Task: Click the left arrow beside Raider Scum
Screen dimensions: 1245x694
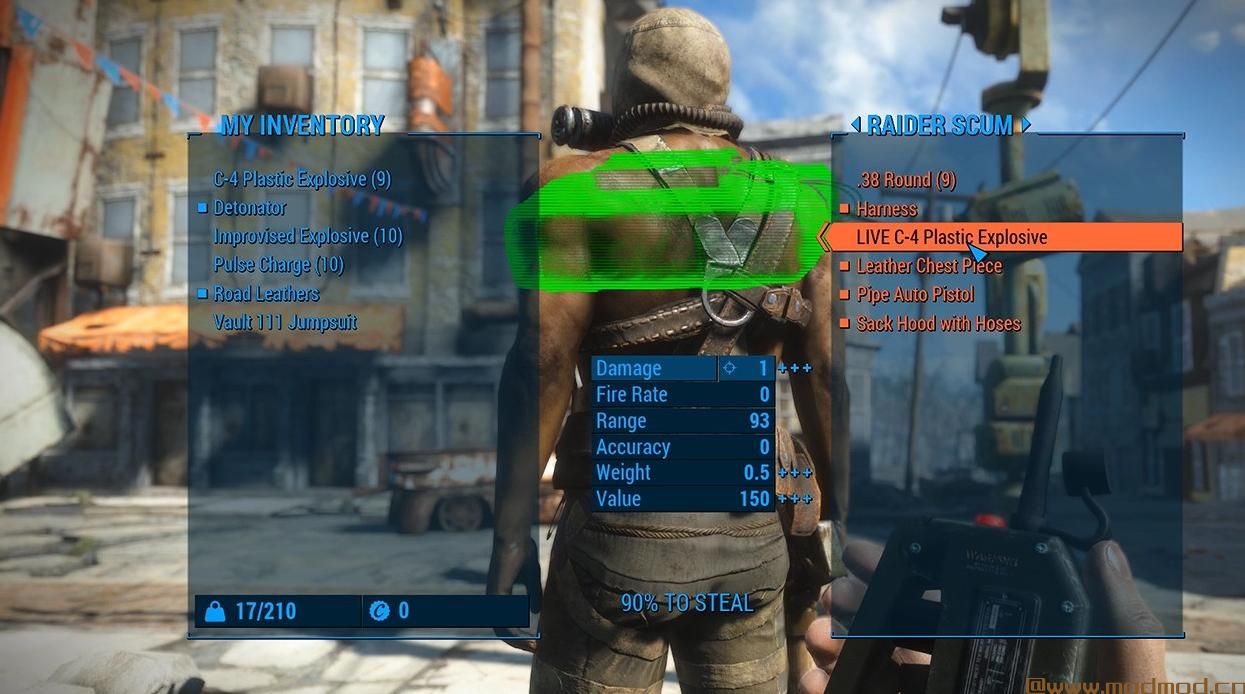Action: click(855, 125)
